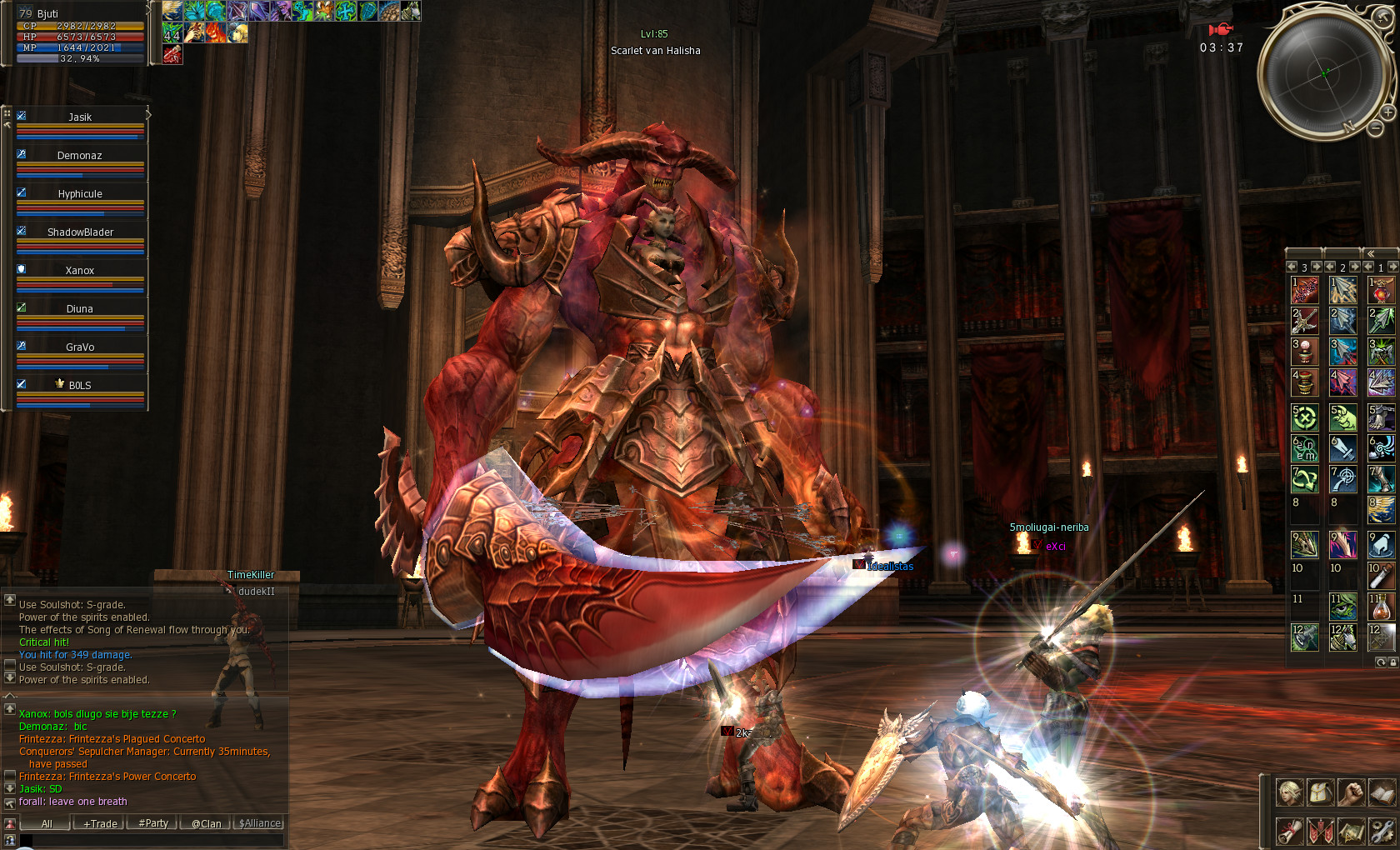
Task: Open the quest scroll menu icon
Action: (1290, 831)
